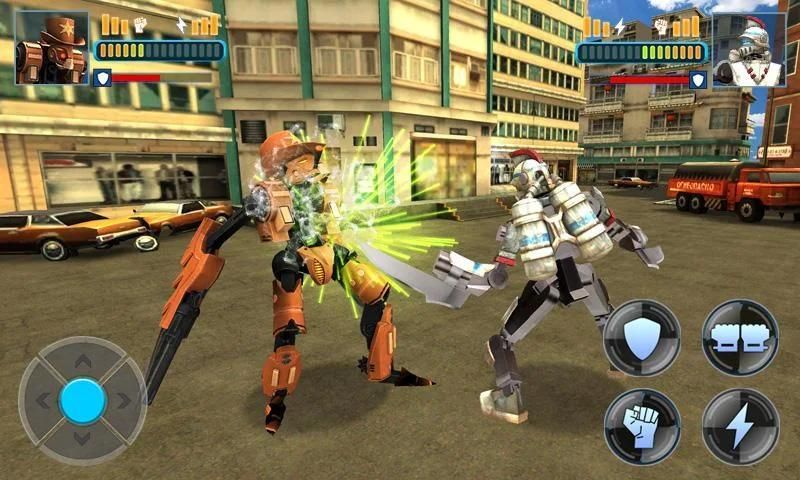Click the joystick's right arrow
The width and height of the screenshot is (800, 480).
124,401
